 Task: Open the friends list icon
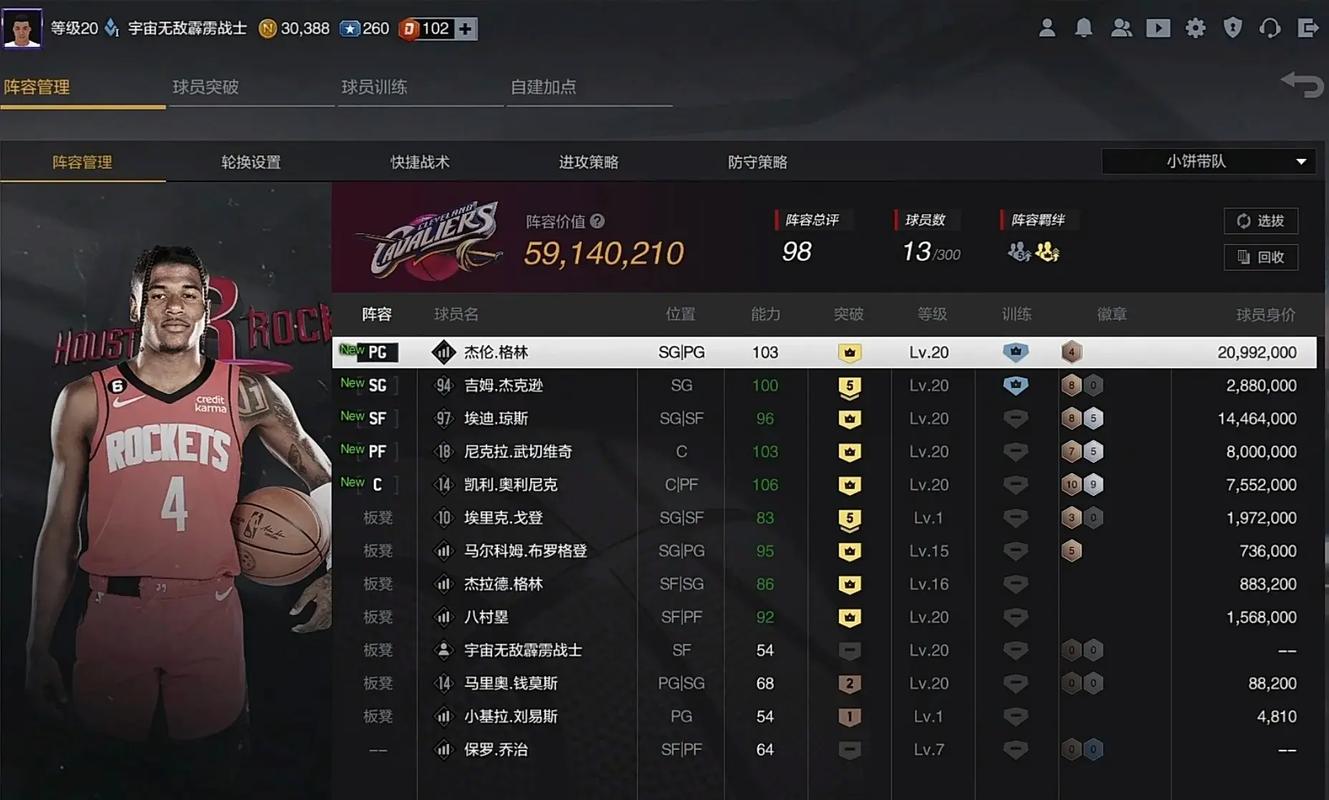[1121, 28]
